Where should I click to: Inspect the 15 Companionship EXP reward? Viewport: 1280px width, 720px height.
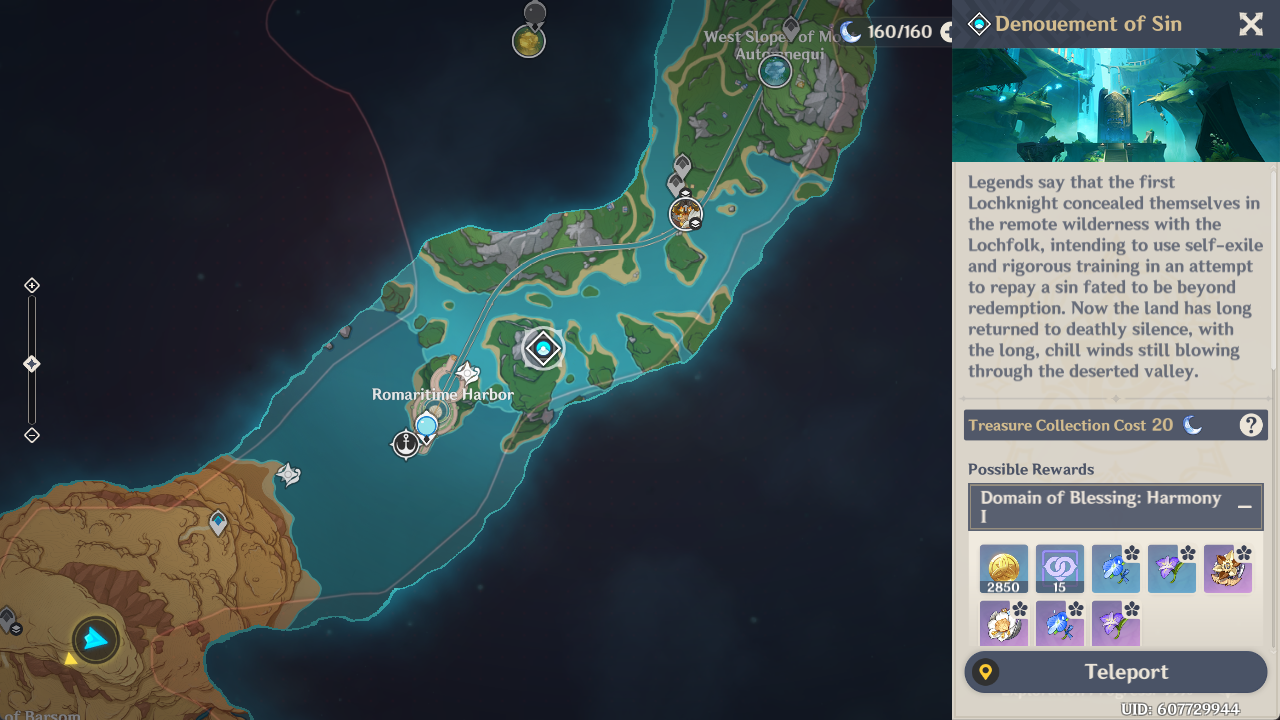click(1059, 569)
